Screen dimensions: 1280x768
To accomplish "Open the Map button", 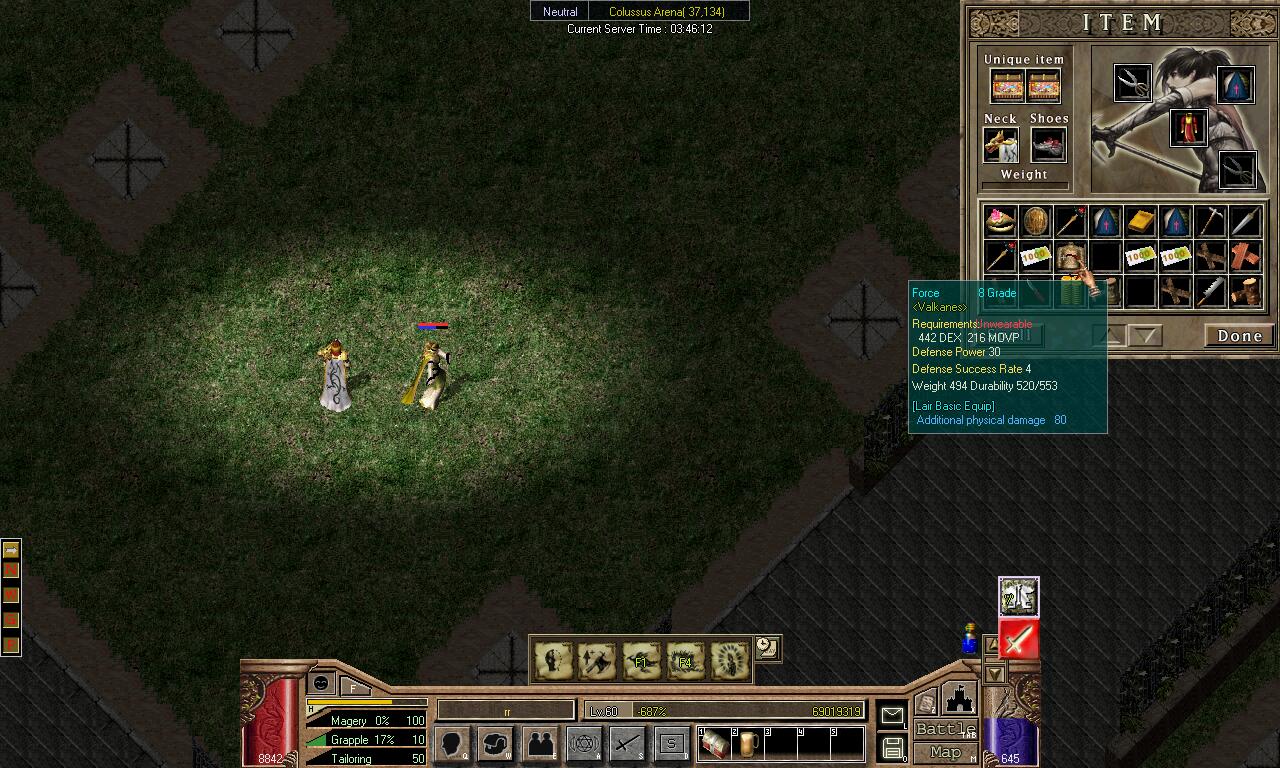I will pyautogui.click(x=945, y=752).
